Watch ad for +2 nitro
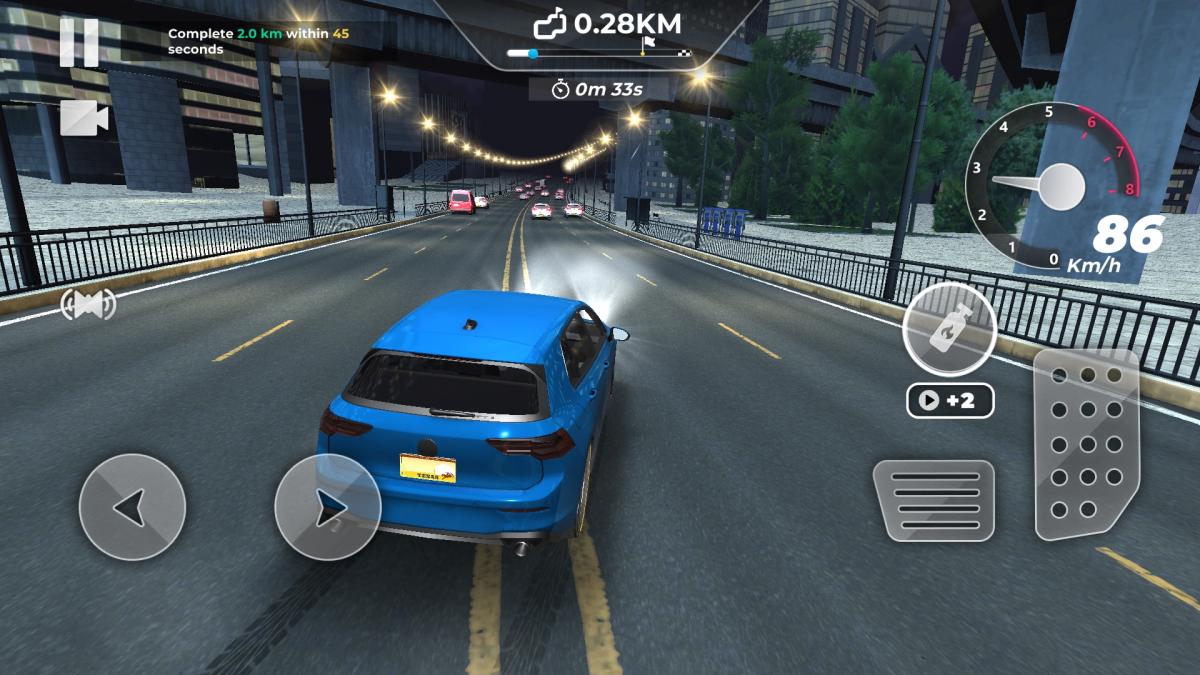 pos(949,401)
